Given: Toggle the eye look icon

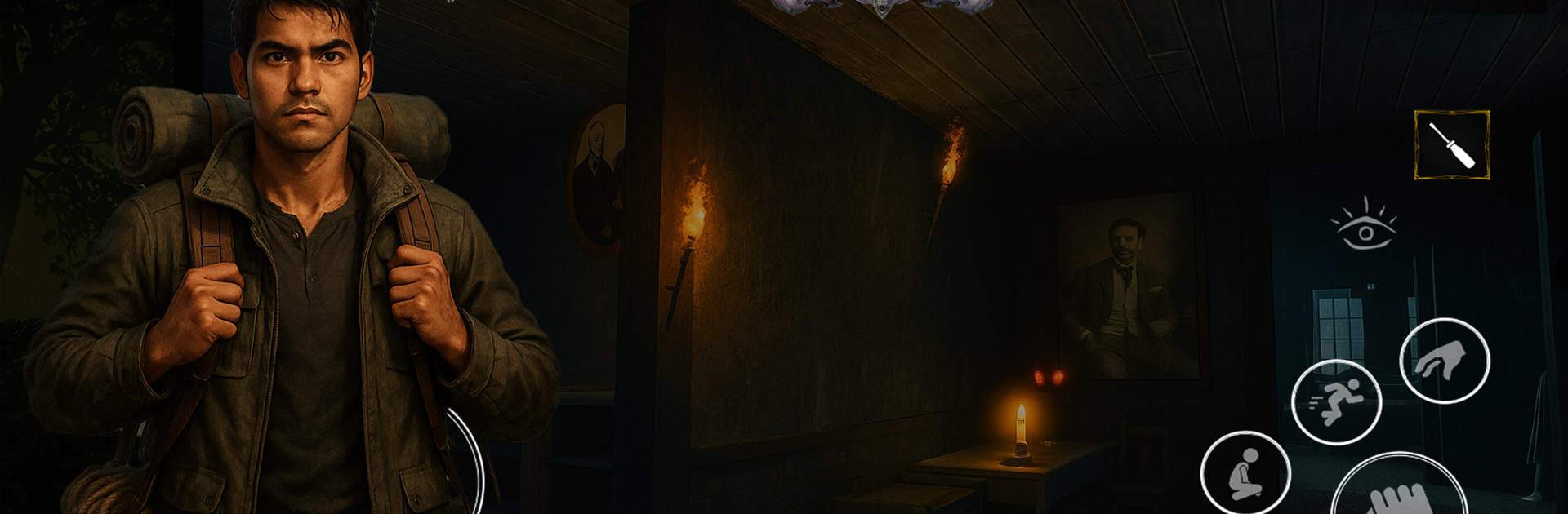Looking at the screenshot, I should point(1365,227).
